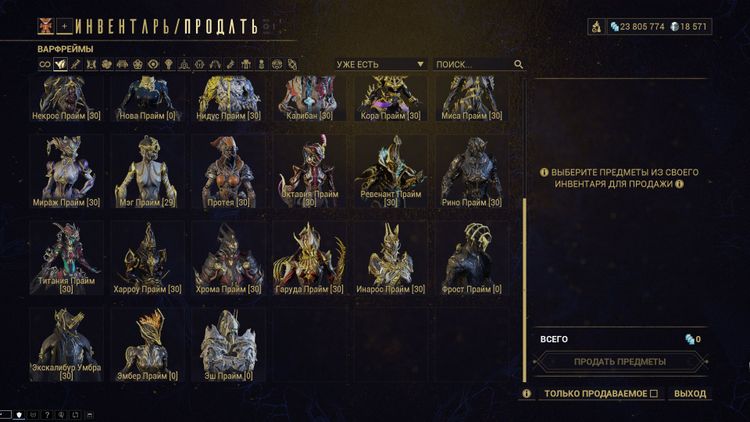Select the Фрост Прайм warframe
The width and height of the screenshot is (750, 422).
[x=470, y=258]
